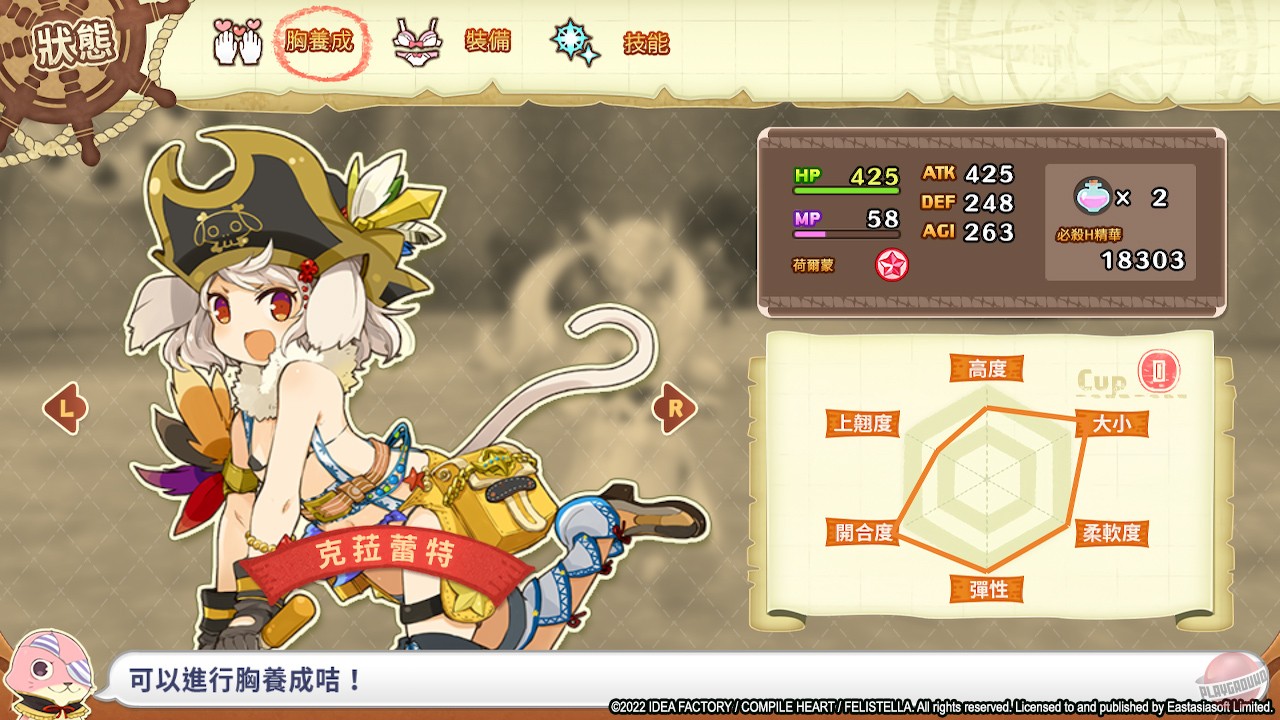Switch to the 技能 skills tab

(x=646, y=43)
